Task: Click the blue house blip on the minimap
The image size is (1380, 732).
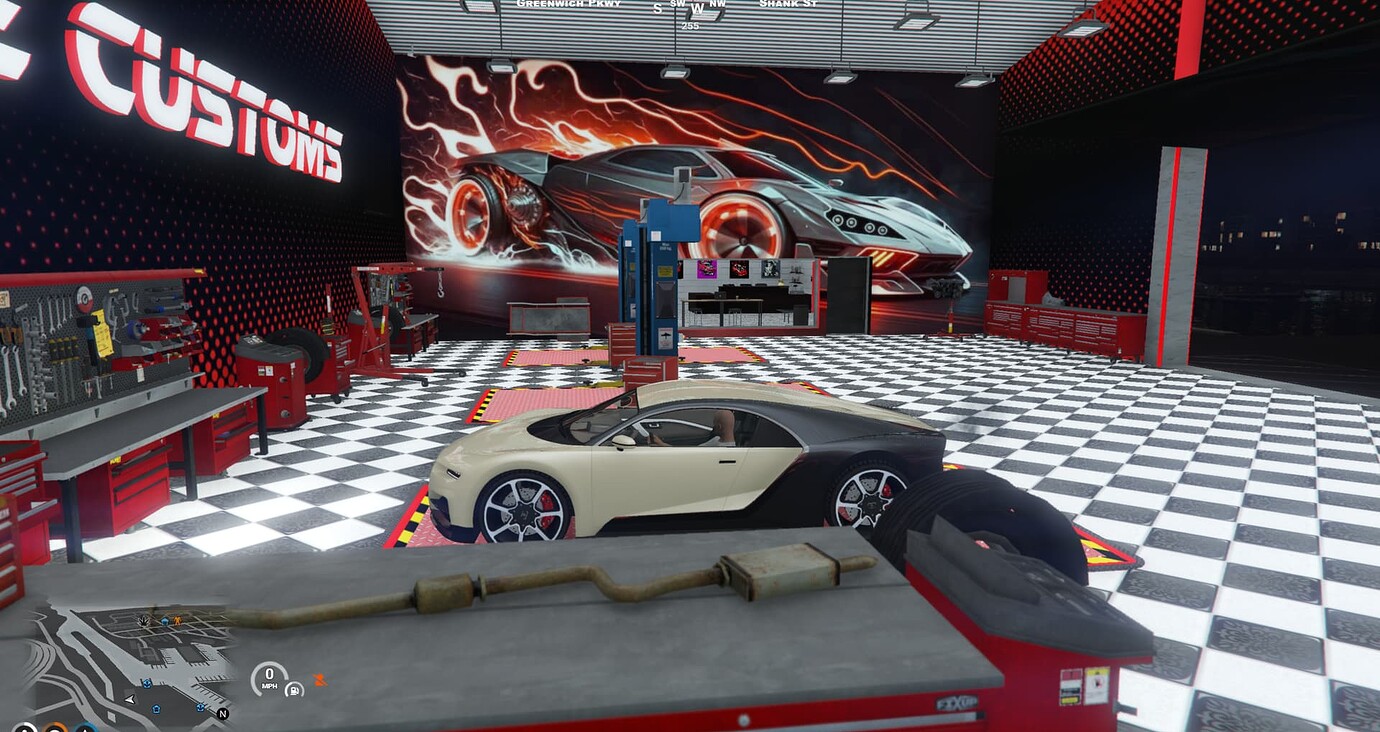Action: pos(165,621)
